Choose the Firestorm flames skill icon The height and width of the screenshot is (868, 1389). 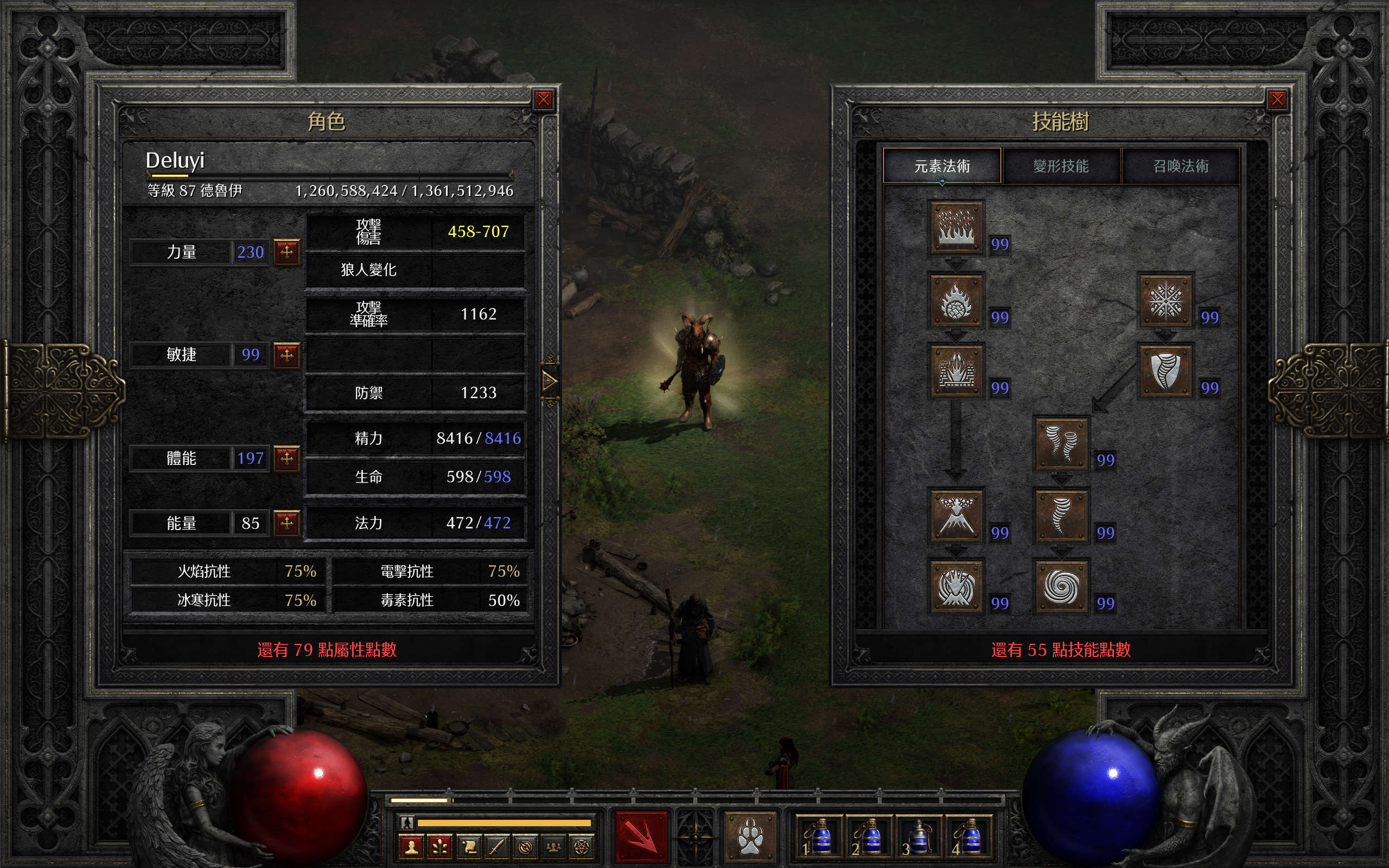point(955,227)
